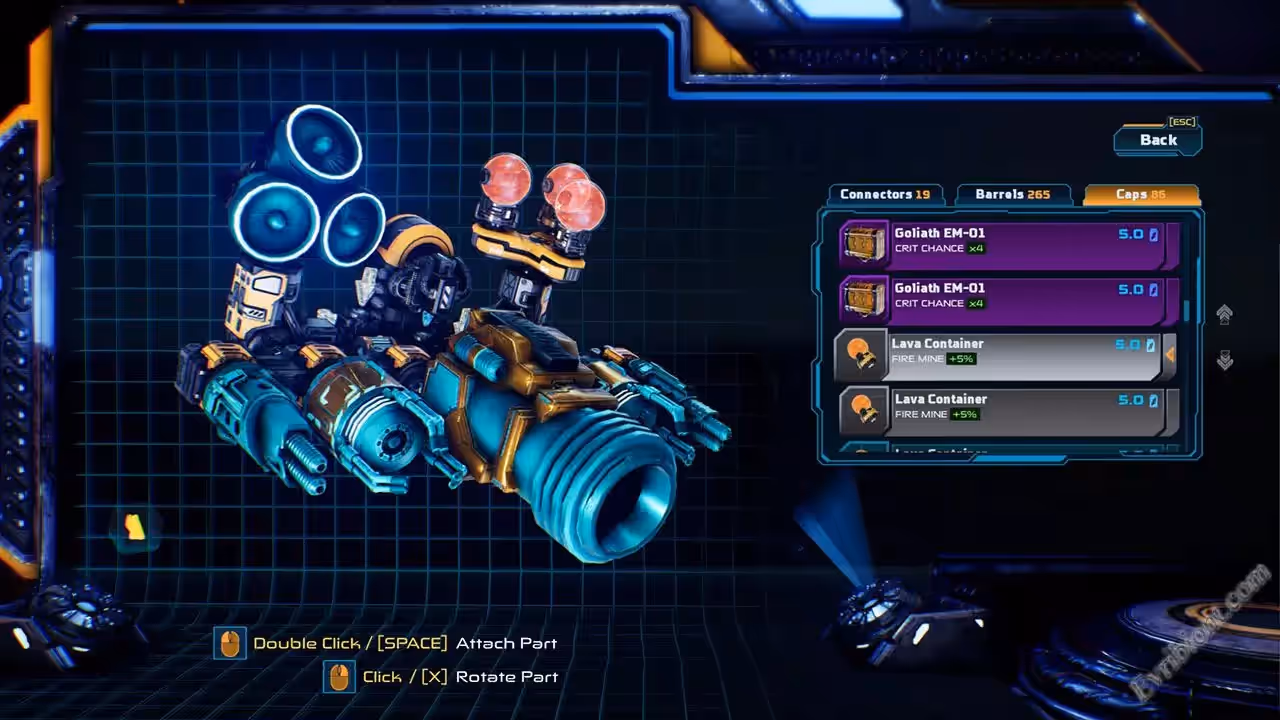This screenshot has width=1280, height=720.
Task: Select the Caps tab
Action: click(1141, 194)
